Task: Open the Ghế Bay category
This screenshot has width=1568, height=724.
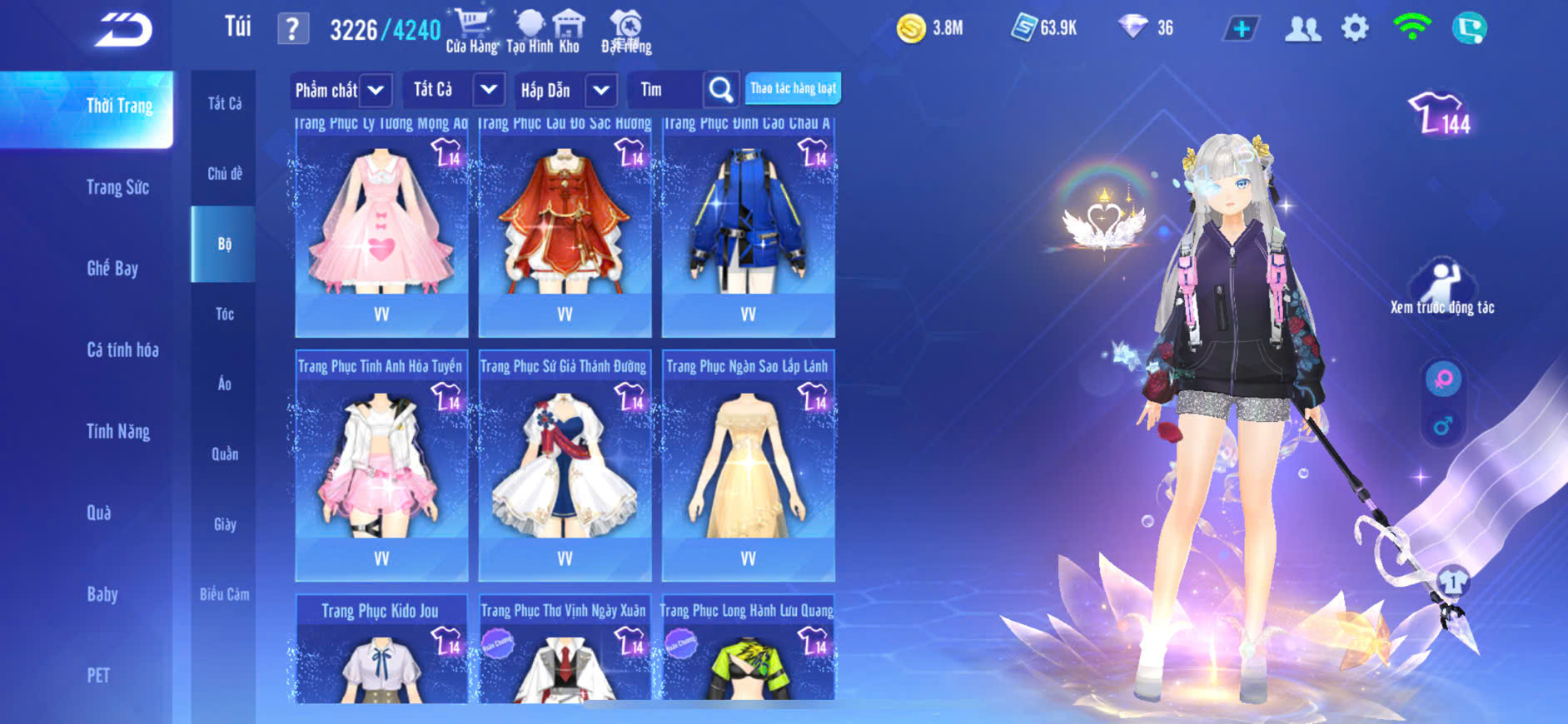Action: click(x=112, y=268)
